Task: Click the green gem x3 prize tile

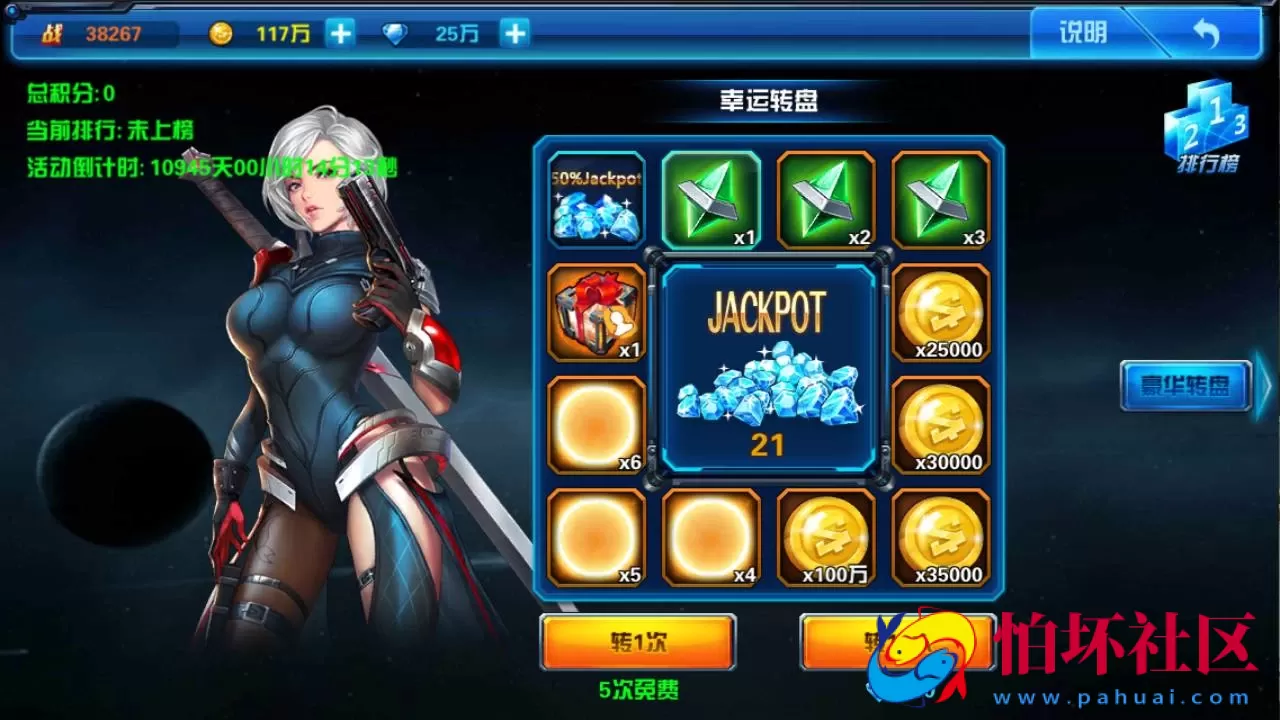Action: pos(940,198)
